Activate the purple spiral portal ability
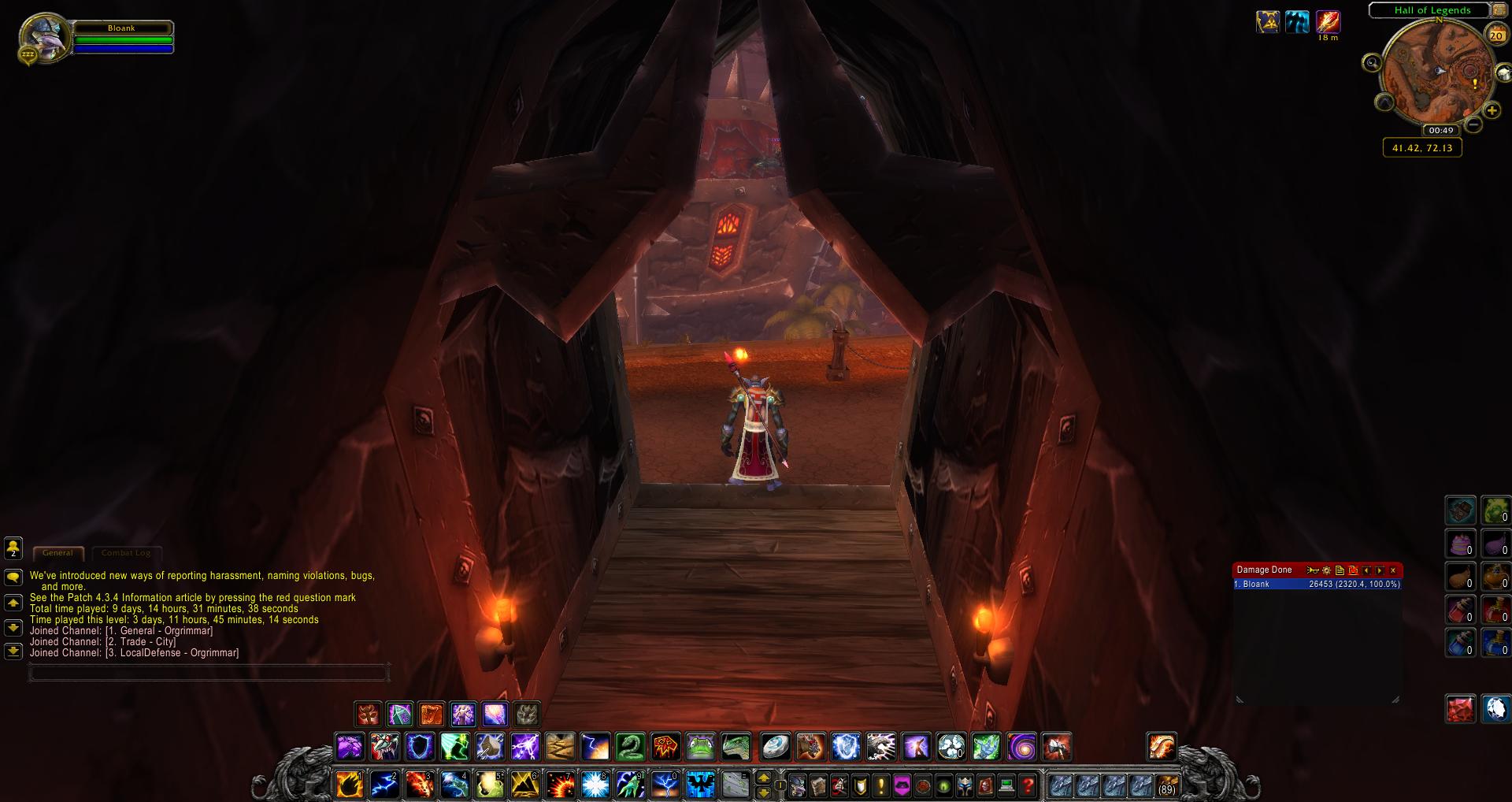Image resolution: width=1512 pixels, height=802 pixels. [1021, 747]
